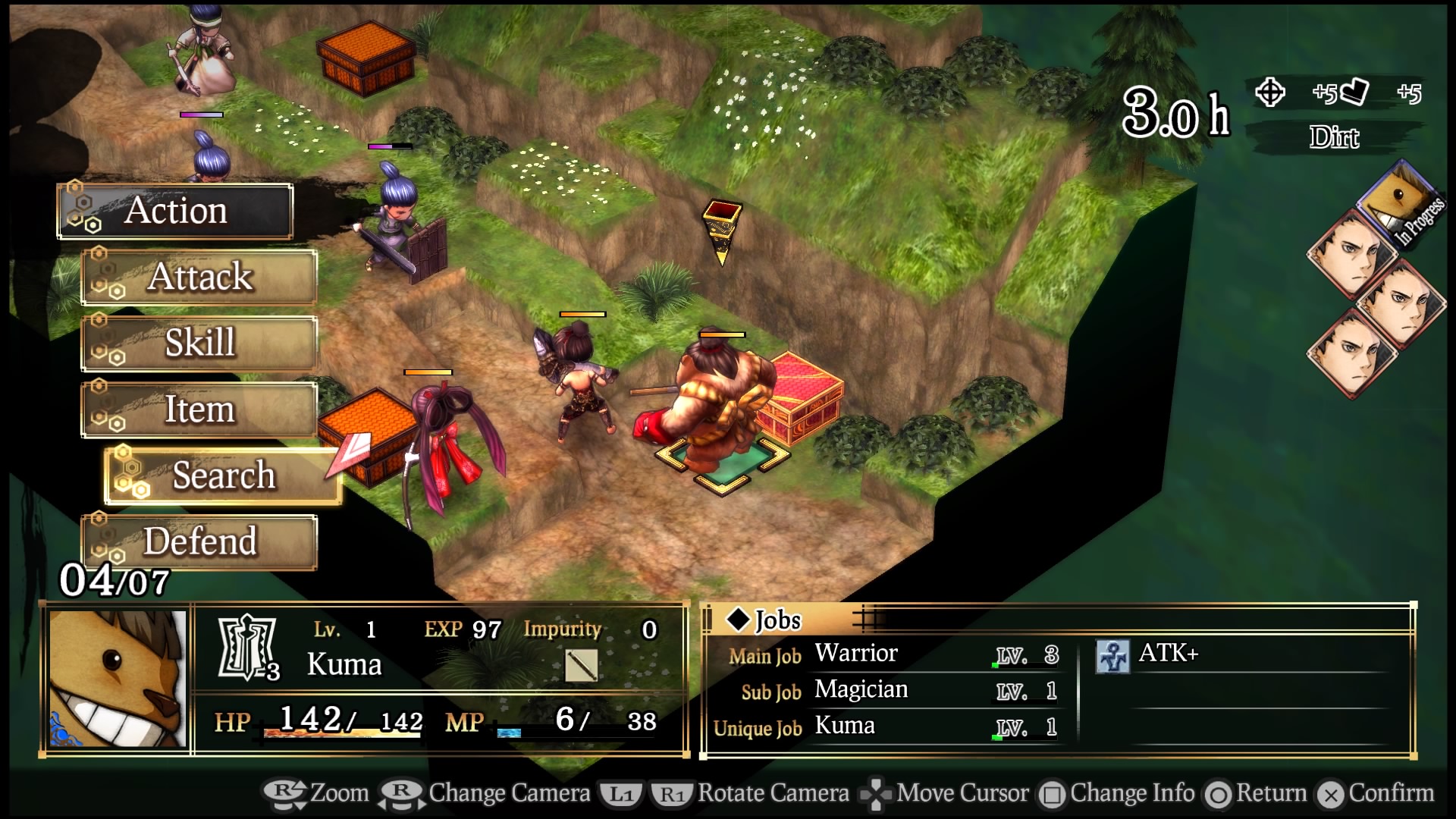Choose the Item command

(x=199, y=409)
